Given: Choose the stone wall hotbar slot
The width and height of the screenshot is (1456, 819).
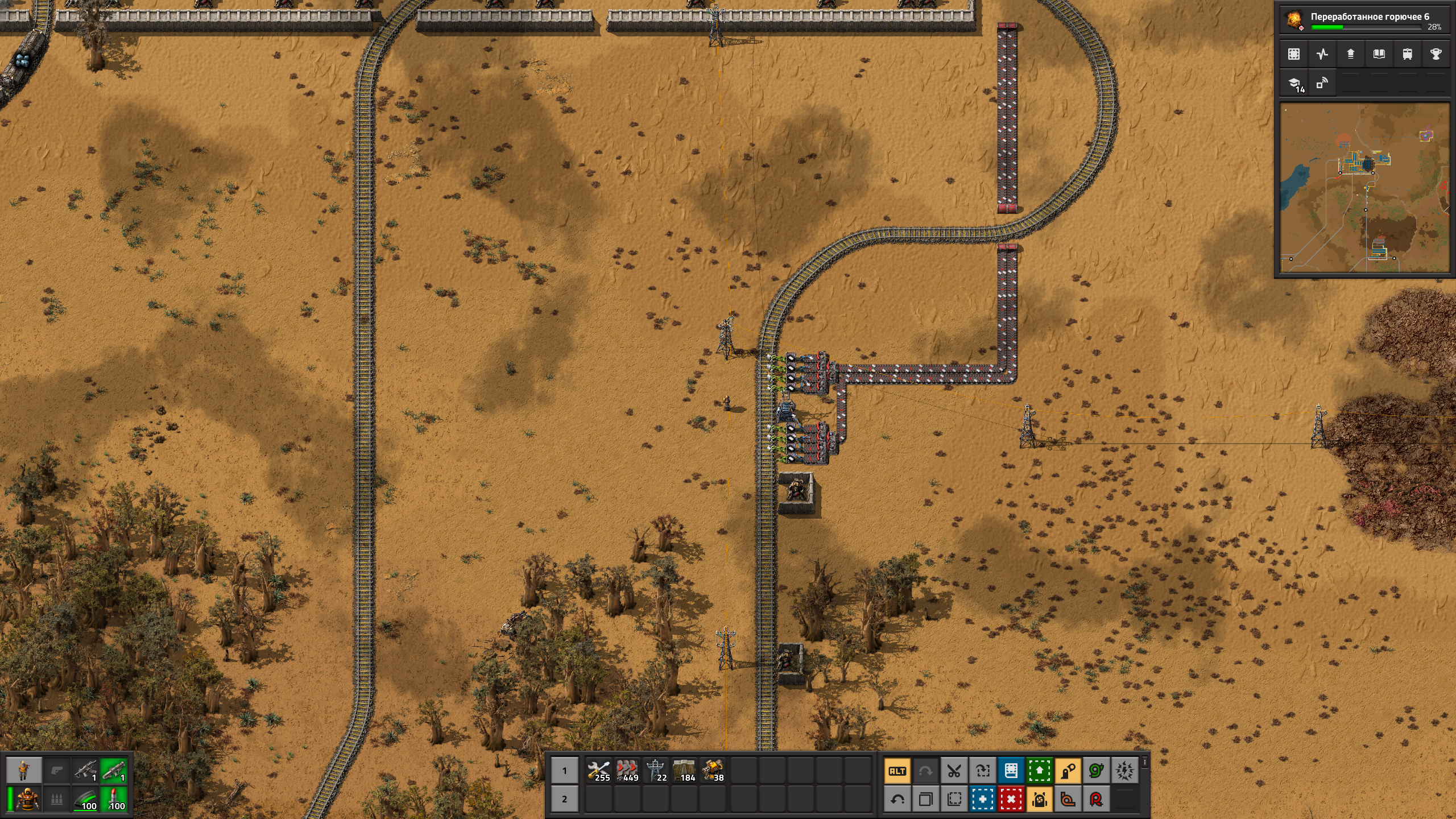Looking at the screenshot, I should click(x=684, y=771).
